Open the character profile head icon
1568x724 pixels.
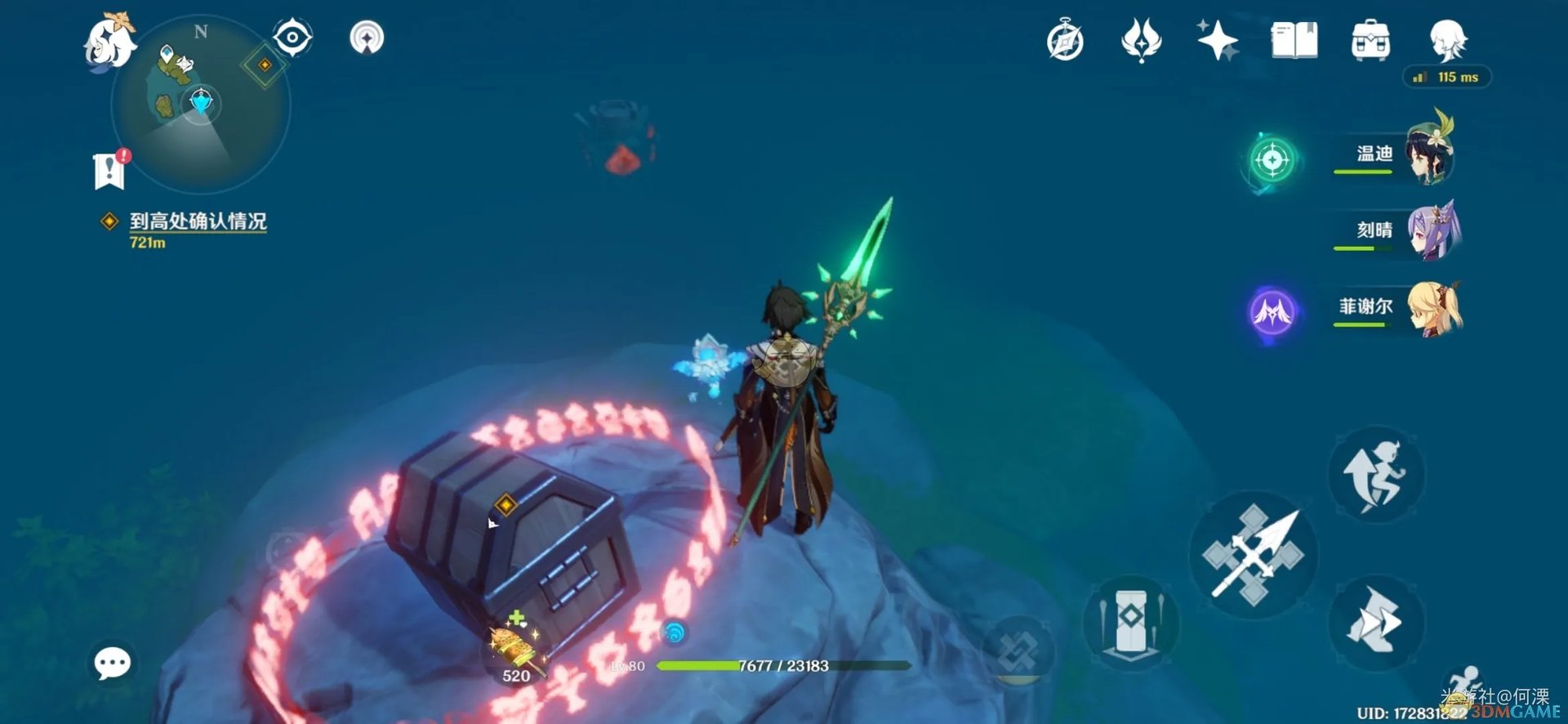tap(1448, 40)
